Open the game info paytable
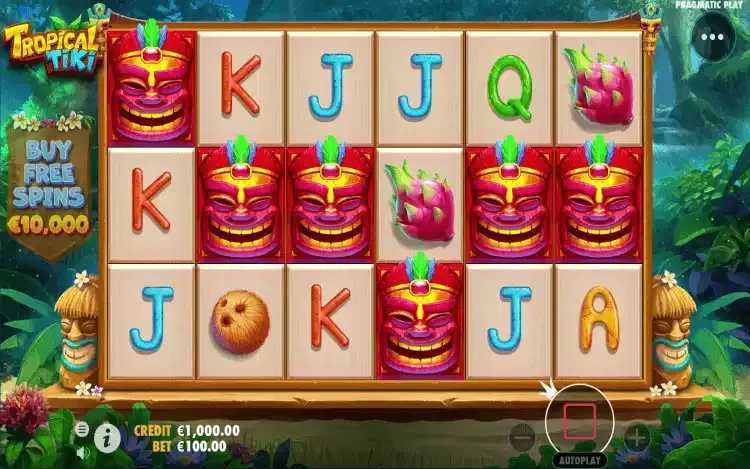Image resolution: width=750 pixels, height=469 pixels. tap(107, 434)
